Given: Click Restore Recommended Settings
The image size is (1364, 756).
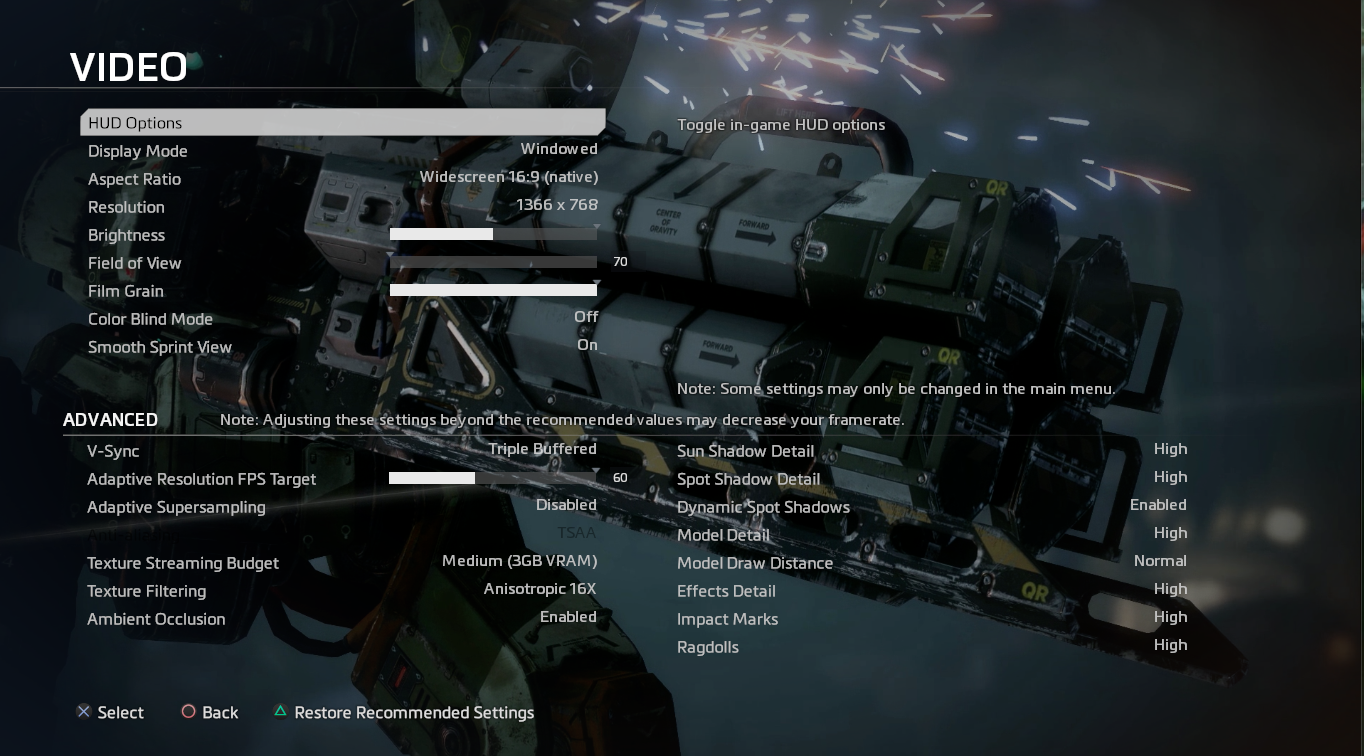Looking at the screenshot, I should point(414,713).
